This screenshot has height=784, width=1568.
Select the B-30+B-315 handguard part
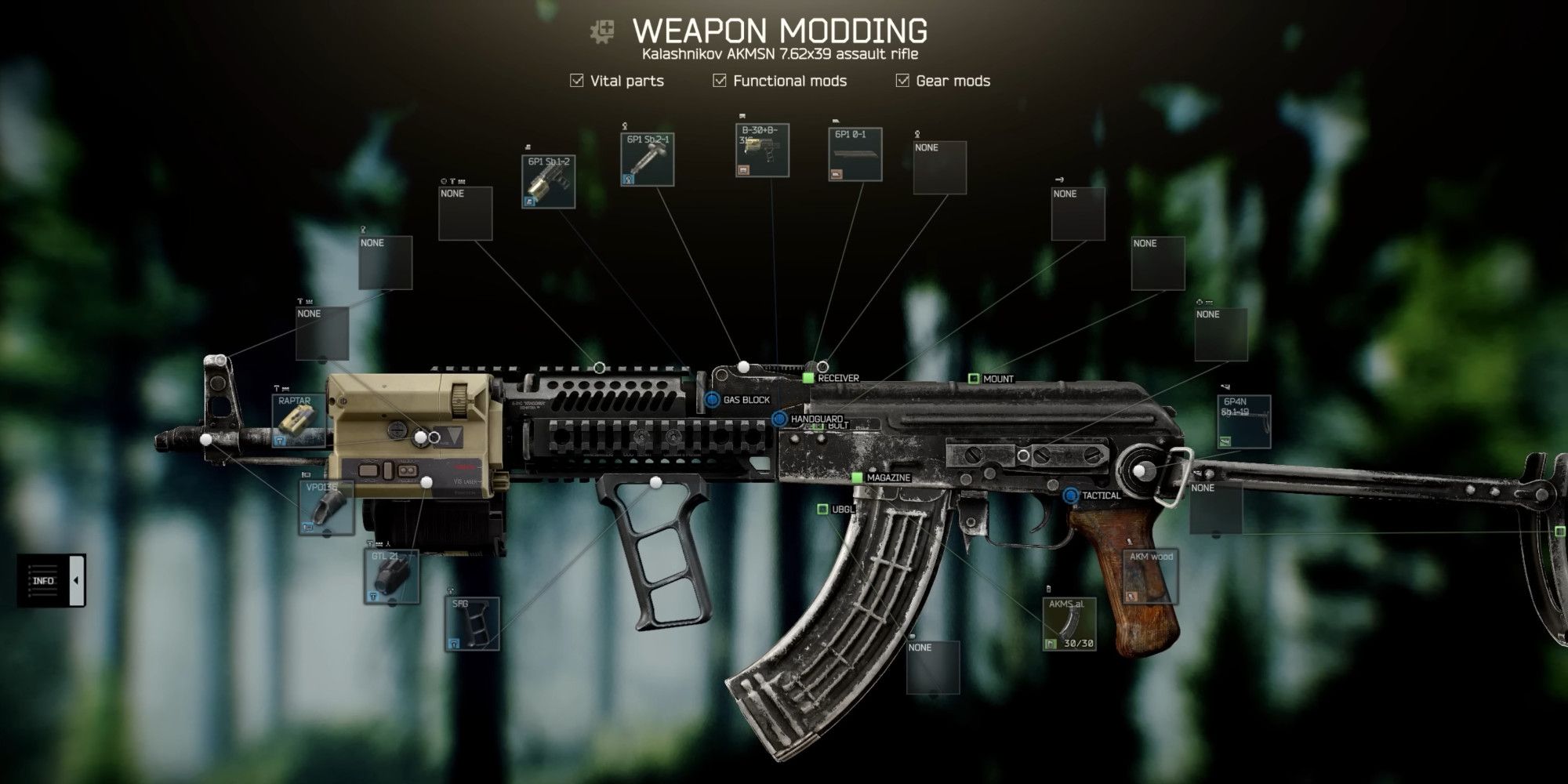[760, 151]
